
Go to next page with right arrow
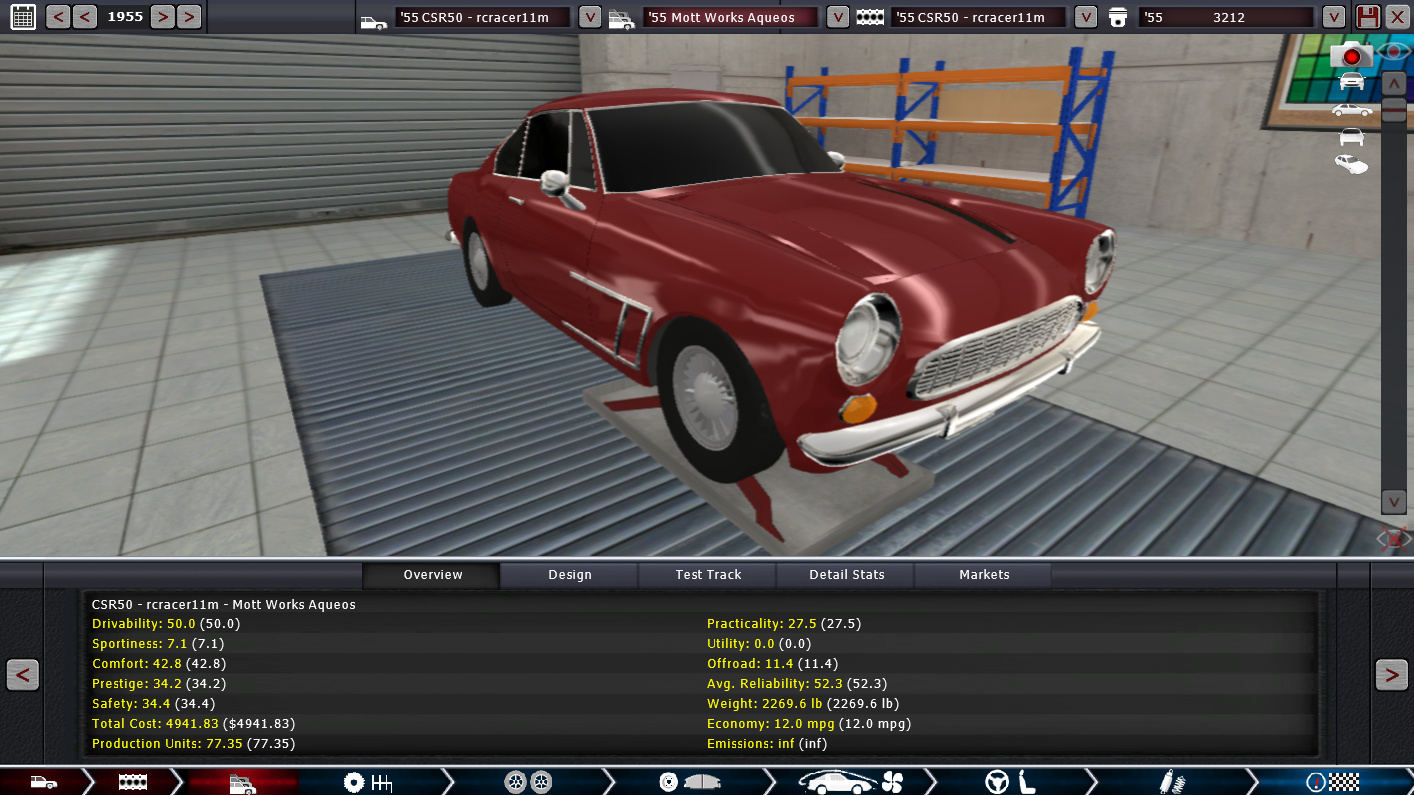coord(1391,676)
